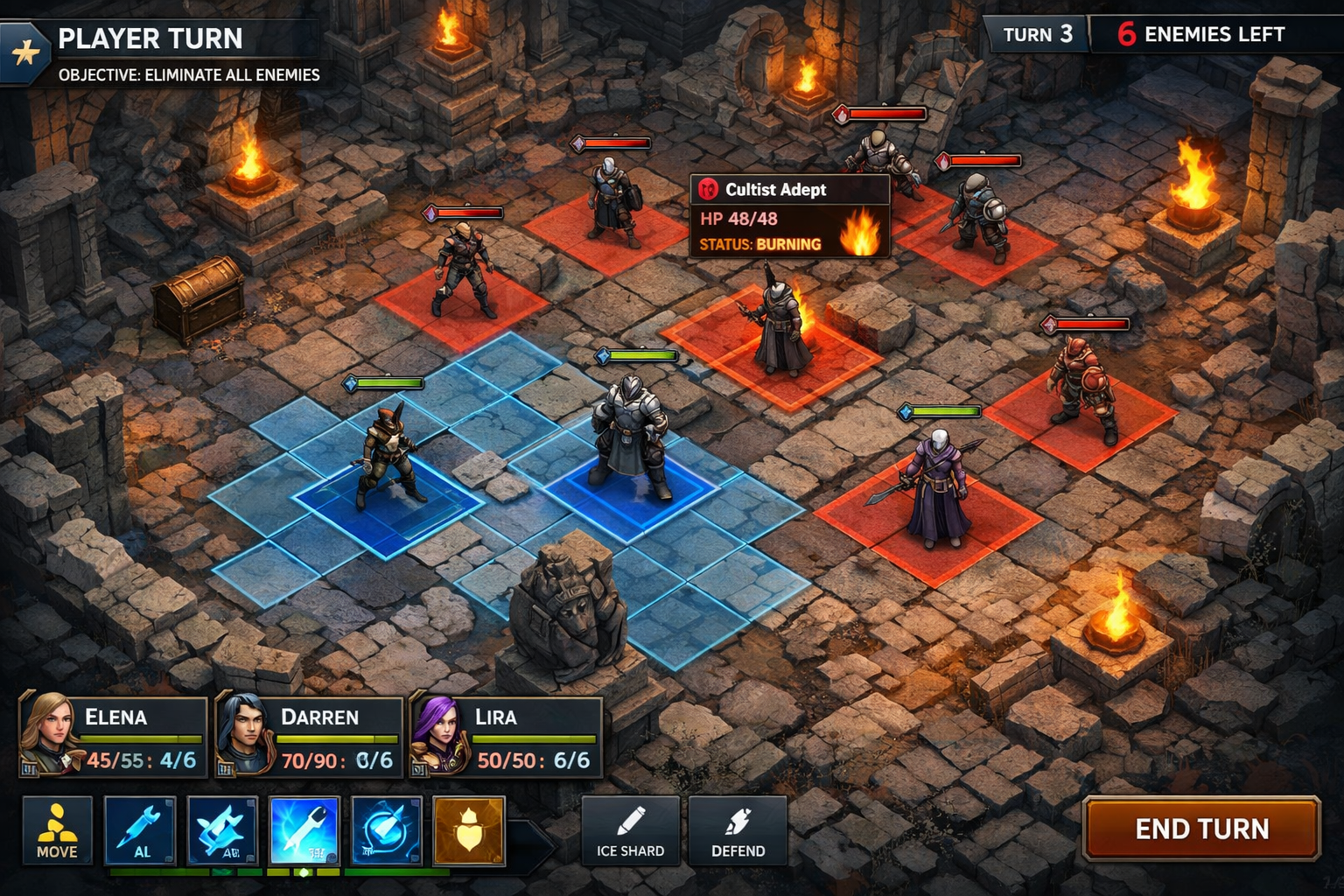Viewport: 1344px width, 896px height.
Task: Activate the single blue dagger ability
Action: 140,829
